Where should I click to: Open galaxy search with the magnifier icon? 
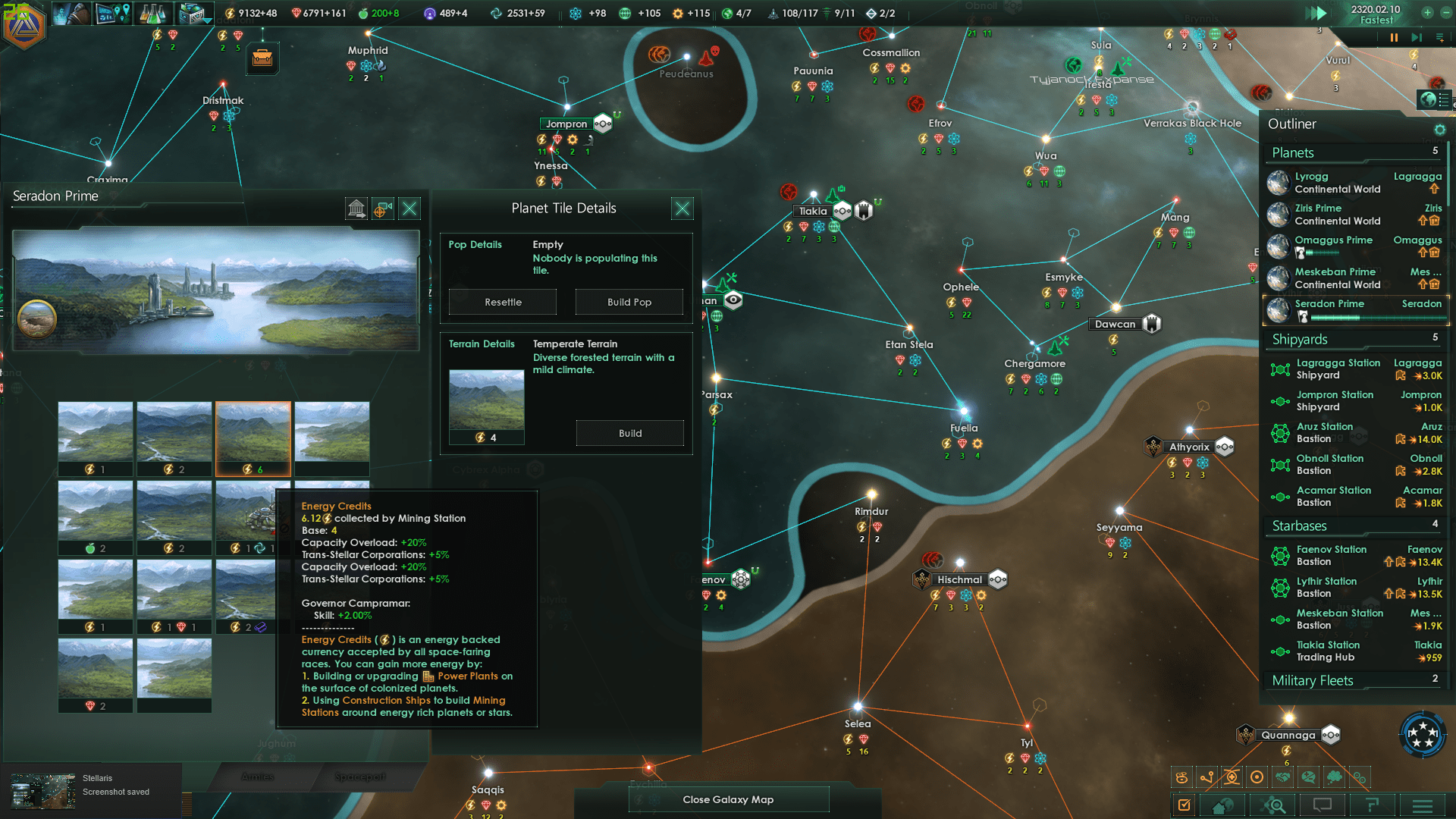[1275, 805]
